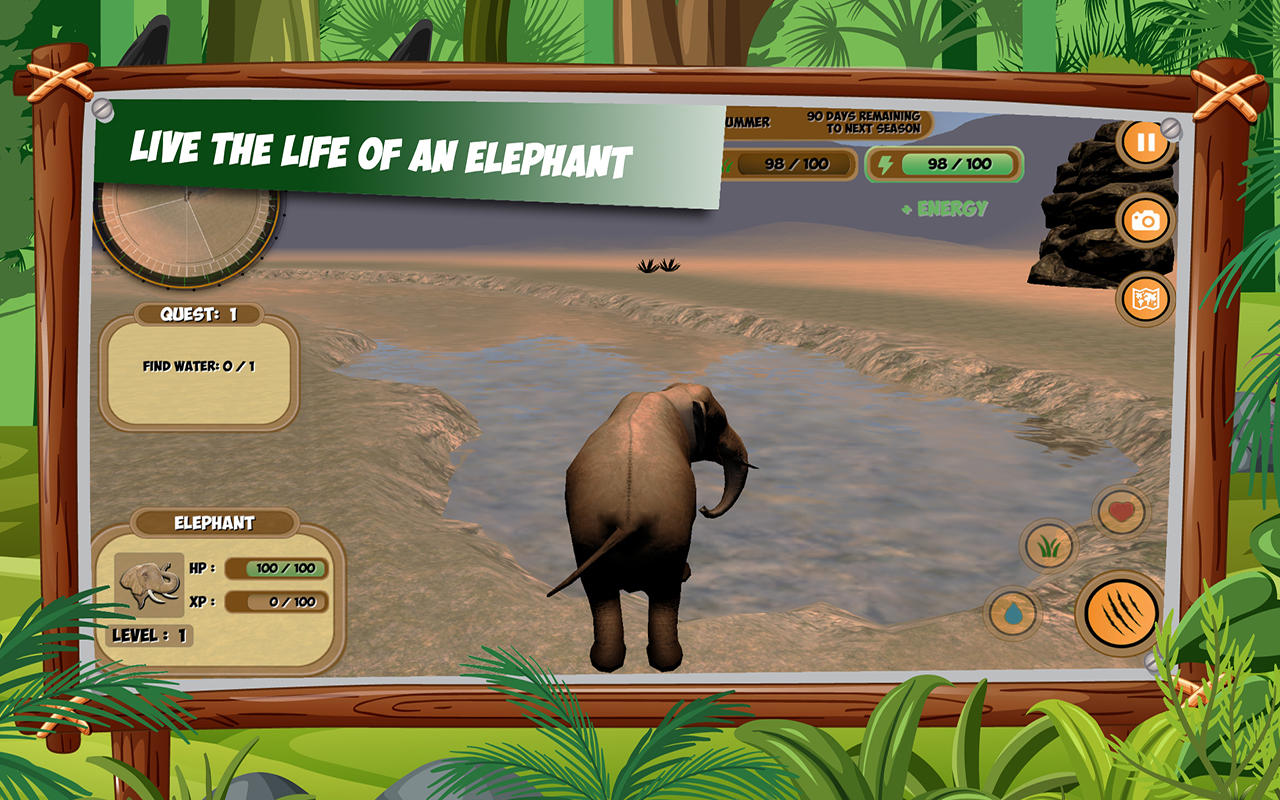The width and height of the screenshot is (1280, 800).
Task: Open the Quest 1 panel
Action: coord(197,314)
